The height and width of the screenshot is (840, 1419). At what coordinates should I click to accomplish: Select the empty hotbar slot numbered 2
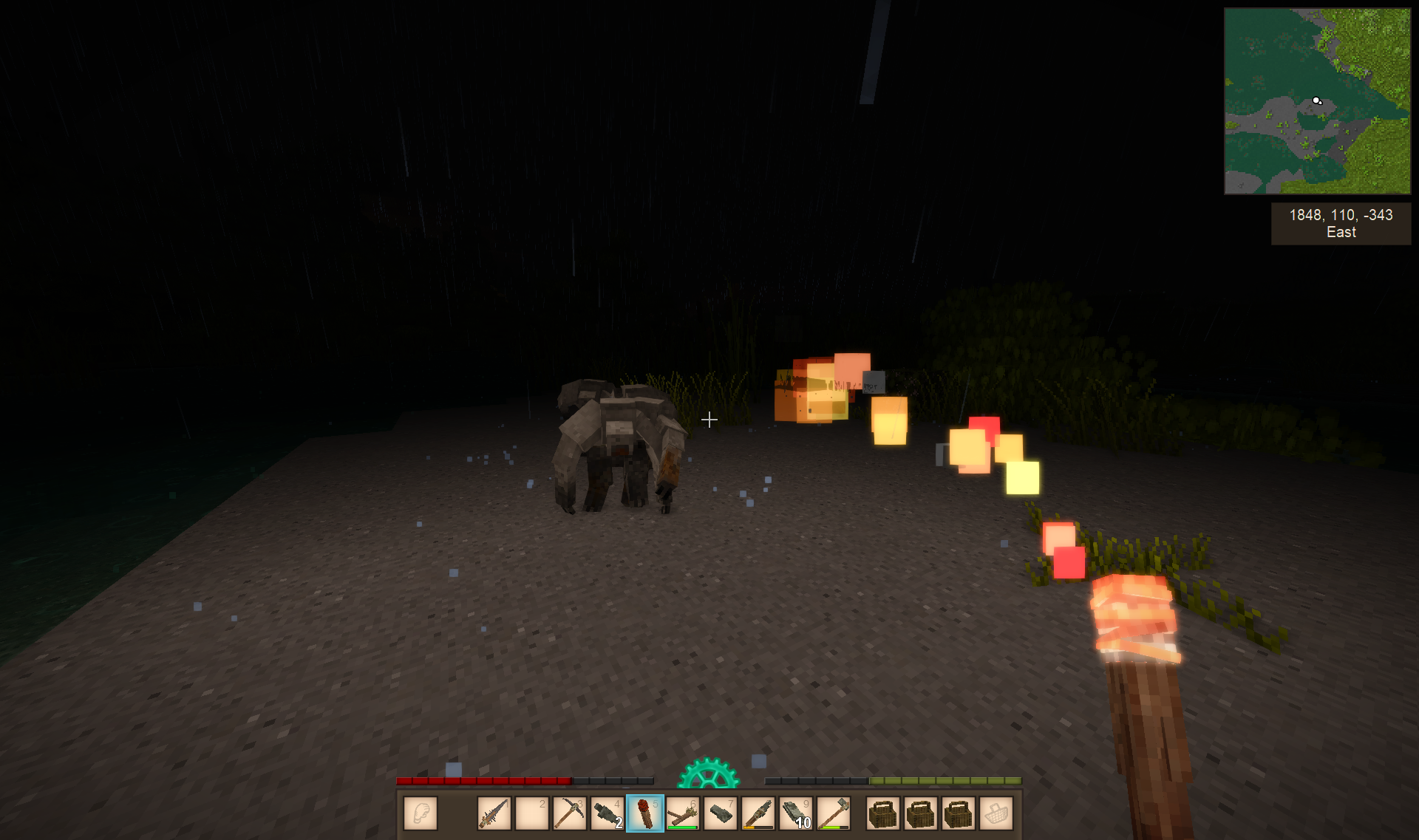tap(532, 813)
